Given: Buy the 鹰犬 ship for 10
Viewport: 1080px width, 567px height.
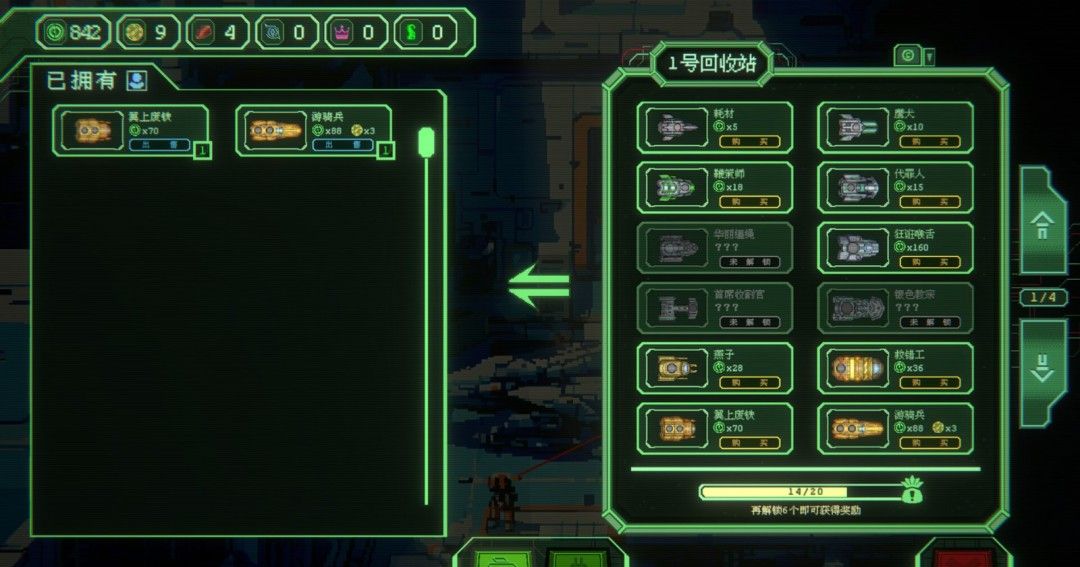Looking at the screenshot, I should pos(929,141).
